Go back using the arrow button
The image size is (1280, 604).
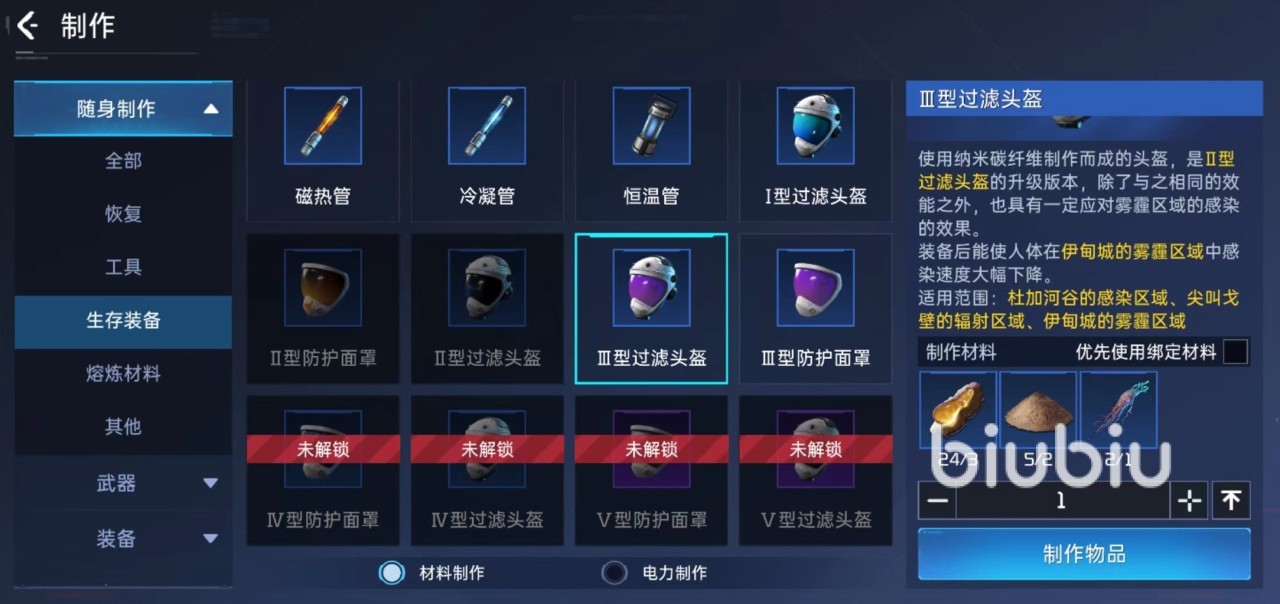tap(28, 26)
